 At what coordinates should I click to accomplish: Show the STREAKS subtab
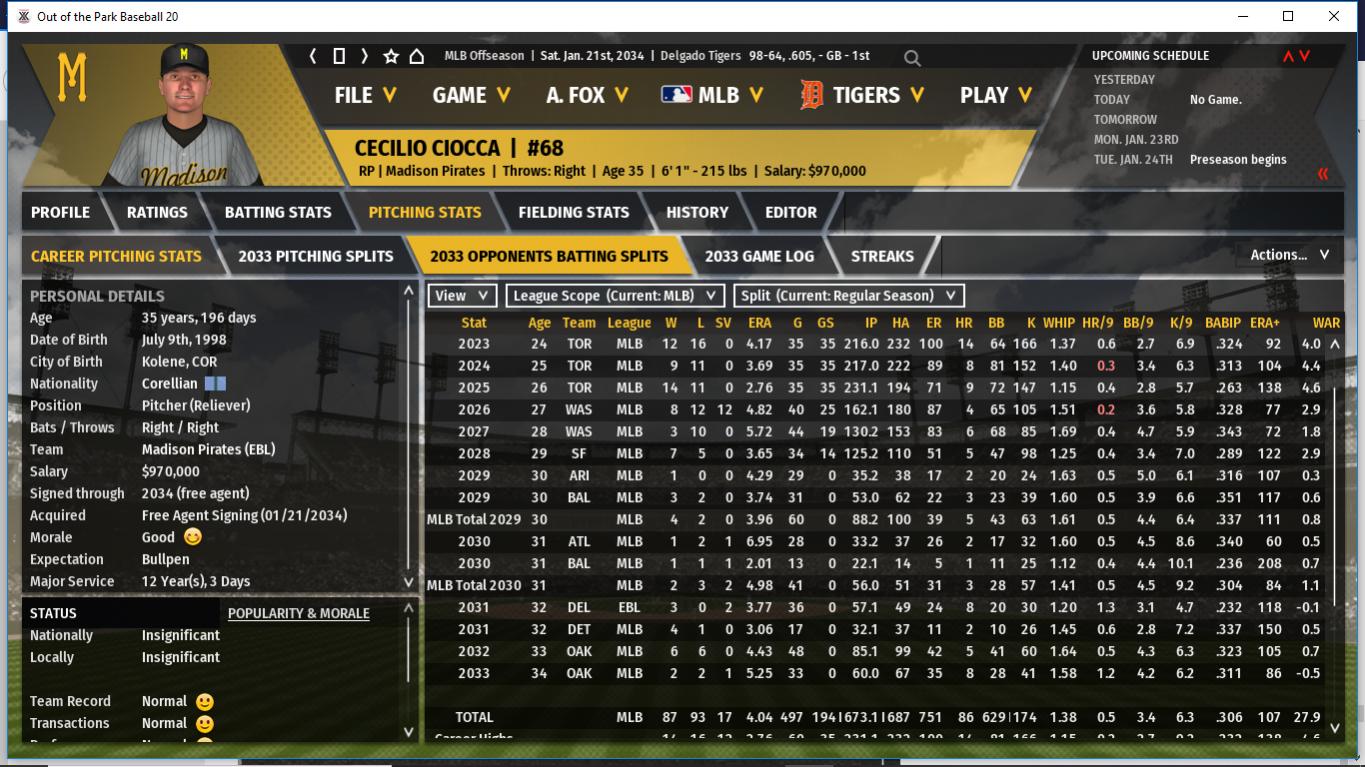[x=882, y=256]
